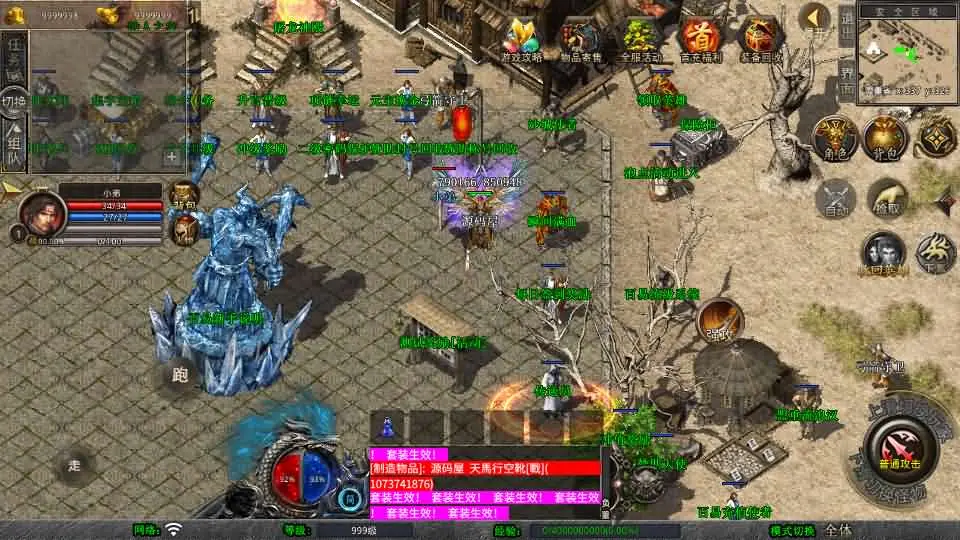
Task: Tap the 拾取 pickup hand button
Action: coord(885,198)
